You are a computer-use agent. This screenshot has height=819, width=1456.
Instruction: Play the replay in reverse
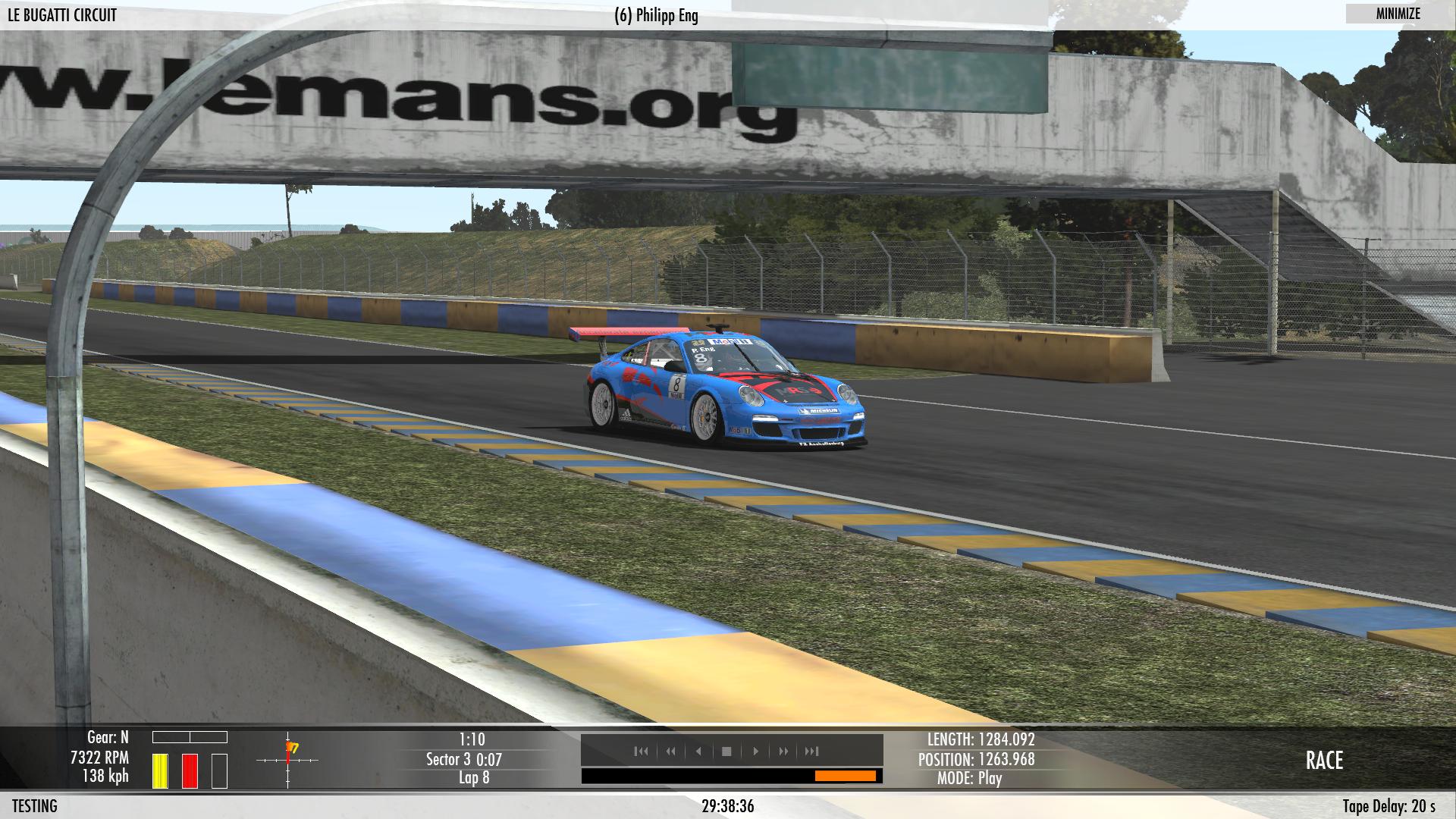point(698,751)
